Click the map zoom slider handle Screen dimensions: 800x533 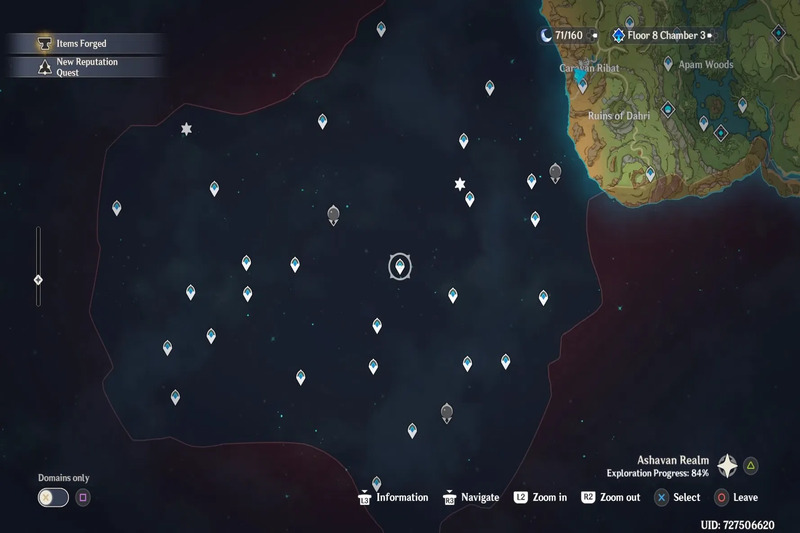pyautogui.click(x=38, y=280)
